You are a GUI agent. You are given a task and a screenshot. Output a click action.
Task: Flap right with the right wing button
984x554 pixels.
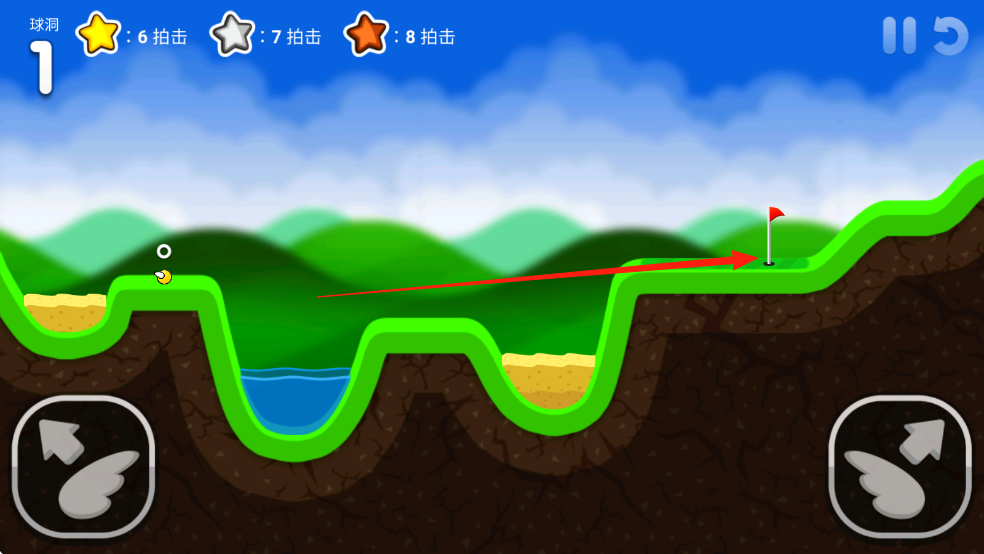[900, 466]
